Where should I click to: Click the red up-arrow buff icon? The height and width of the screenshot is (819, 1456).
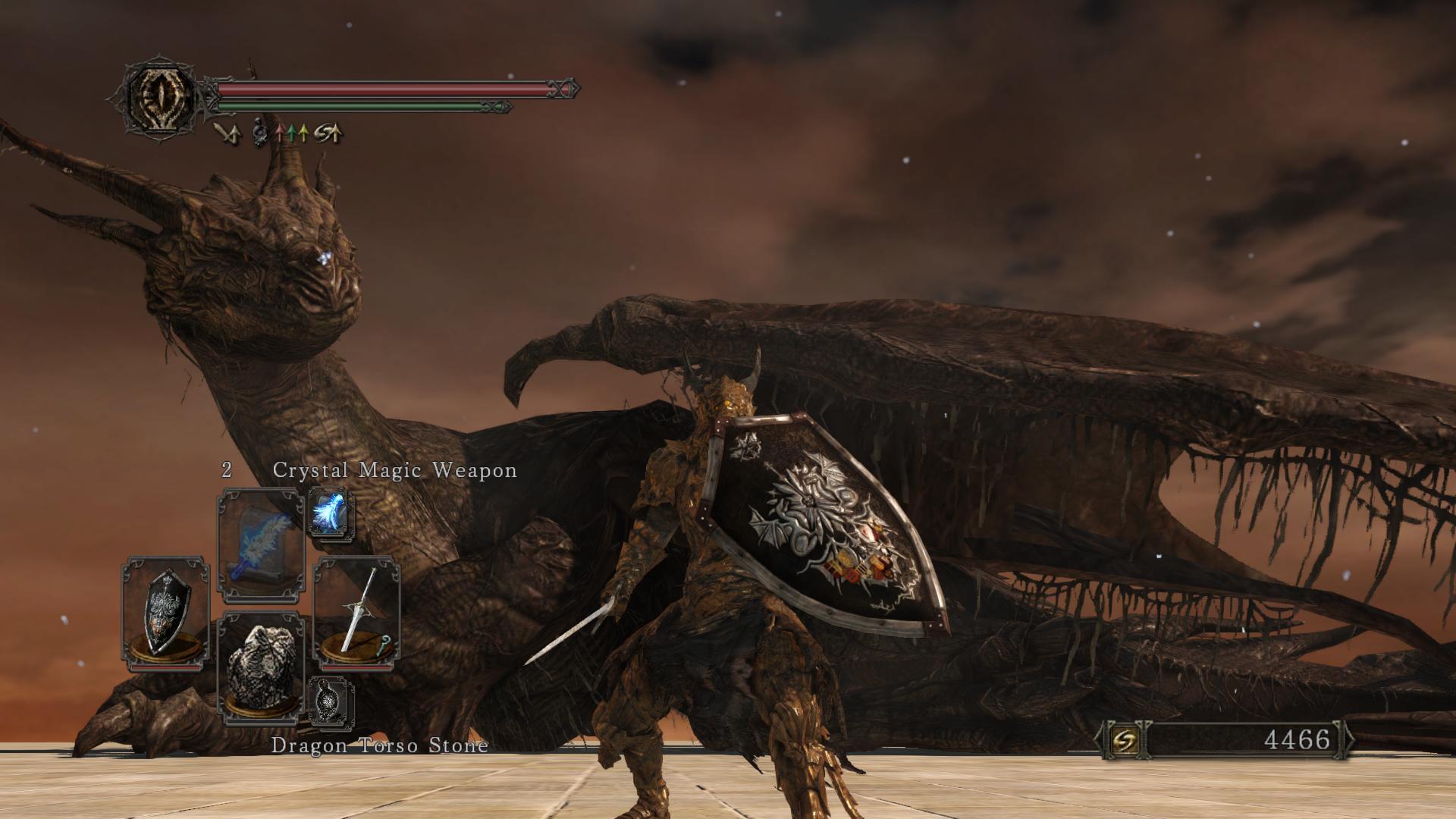pyautogui.click(x=279, y=134)
